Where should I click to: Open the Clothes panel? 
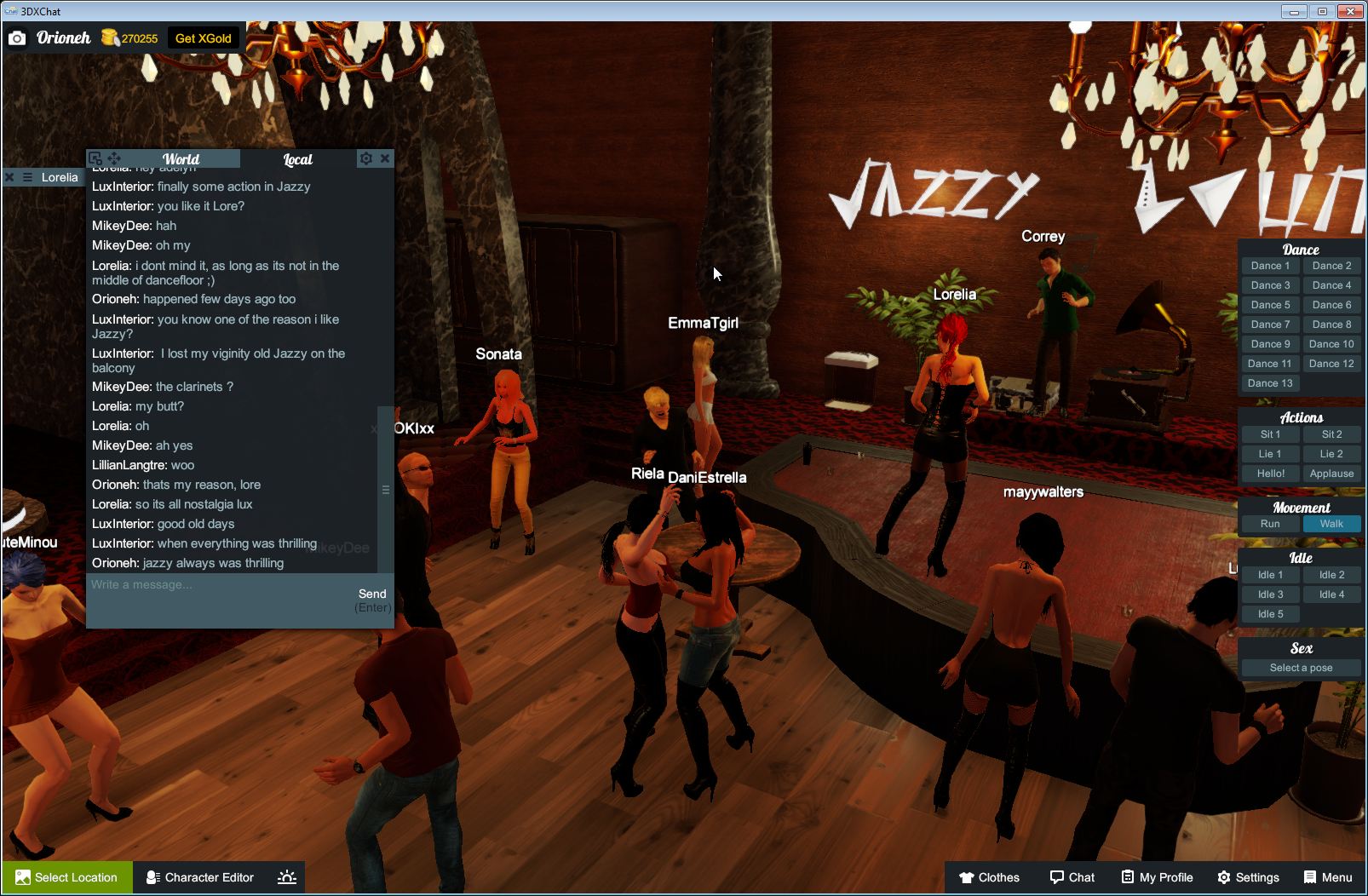pos(991,877)
